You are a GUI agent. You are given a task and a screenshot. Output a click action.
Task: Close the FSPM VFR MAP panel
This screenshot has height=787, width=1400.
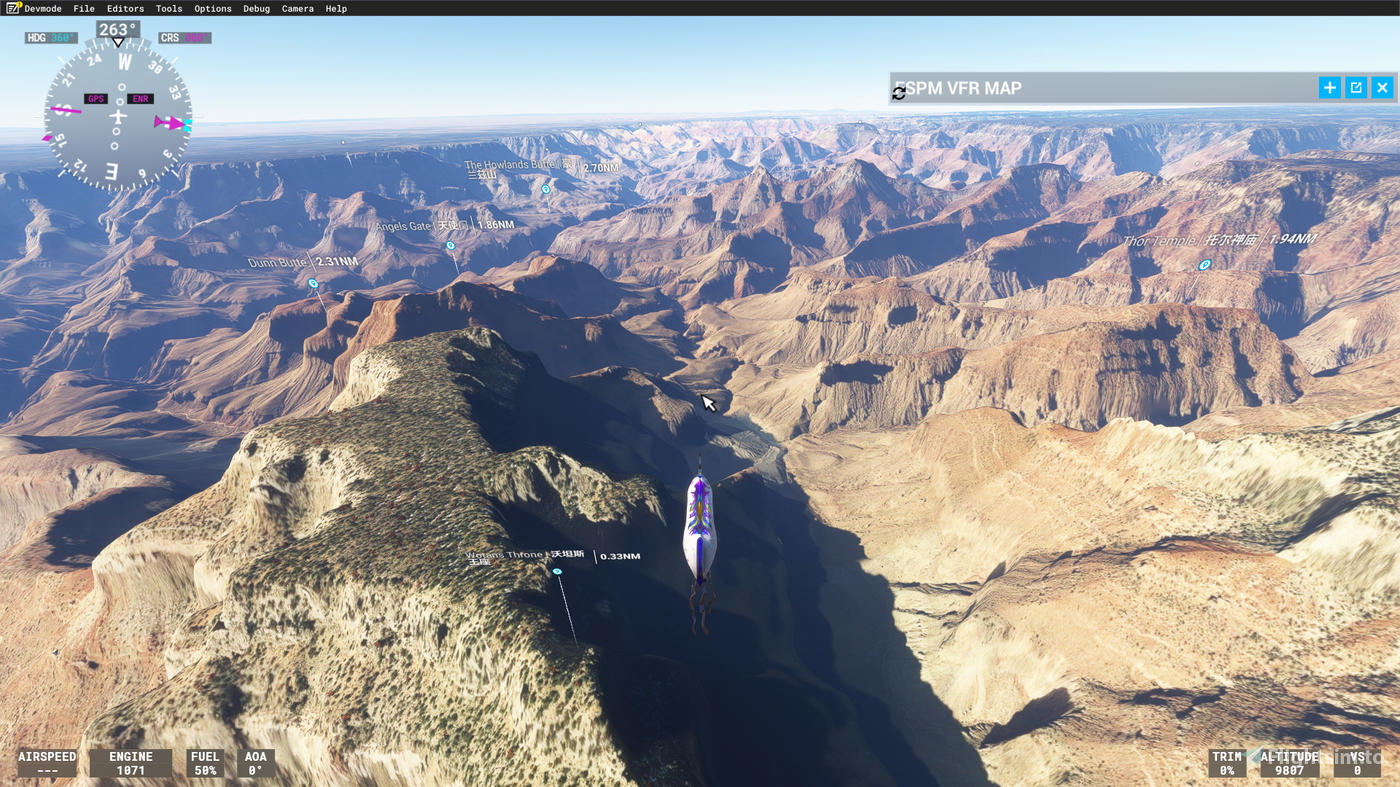coord(1381,86)
